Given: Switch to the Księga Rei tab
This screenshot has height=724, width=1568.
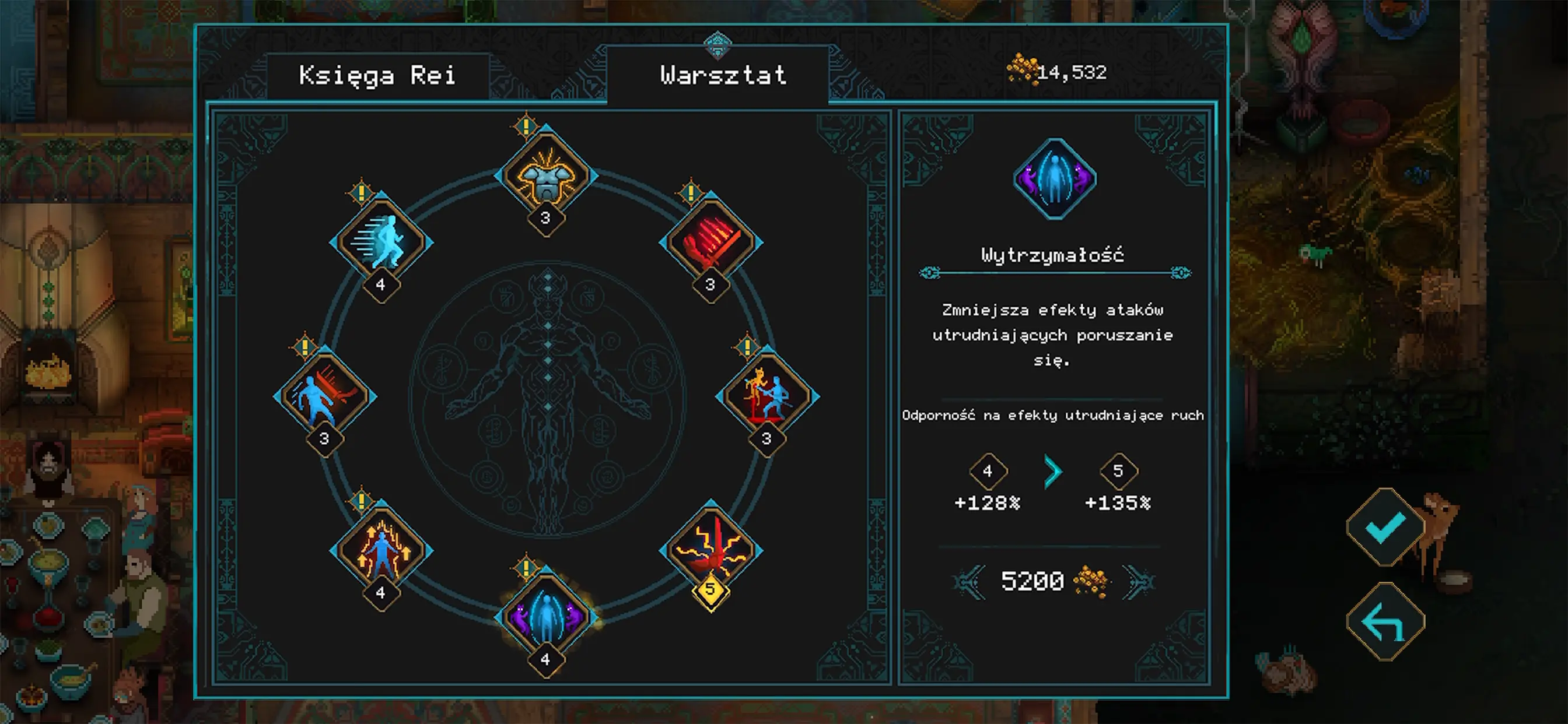Looking at the screenshot, I should tap(377, 76).
